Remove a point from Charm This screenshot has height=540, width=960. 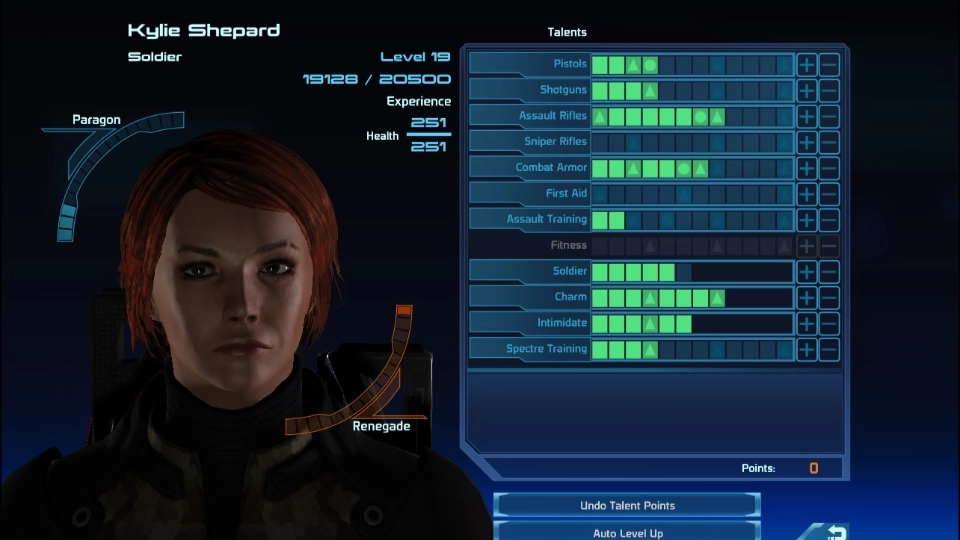pyautogui.click(x=829, y=298)
